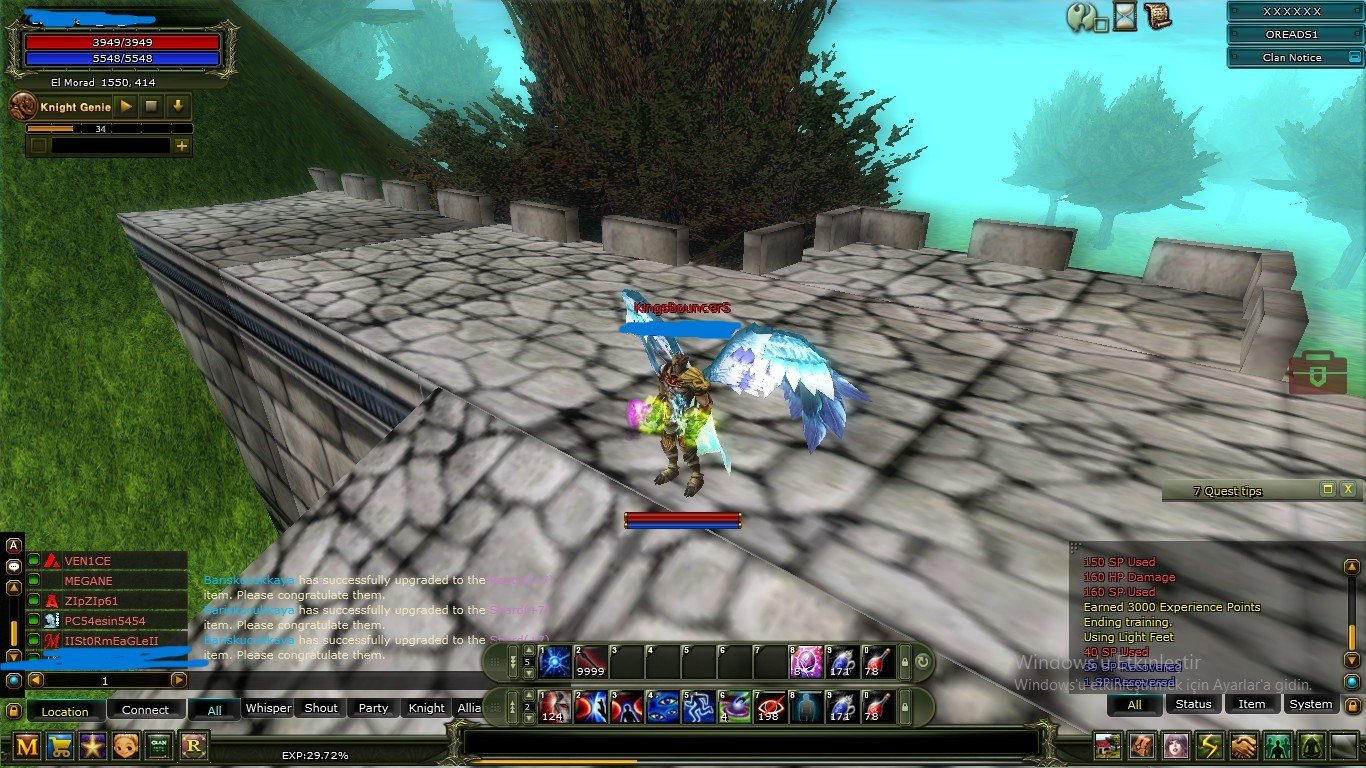Click the Location button
This screenshot has width=1366, height=768.
coord(65,711)
